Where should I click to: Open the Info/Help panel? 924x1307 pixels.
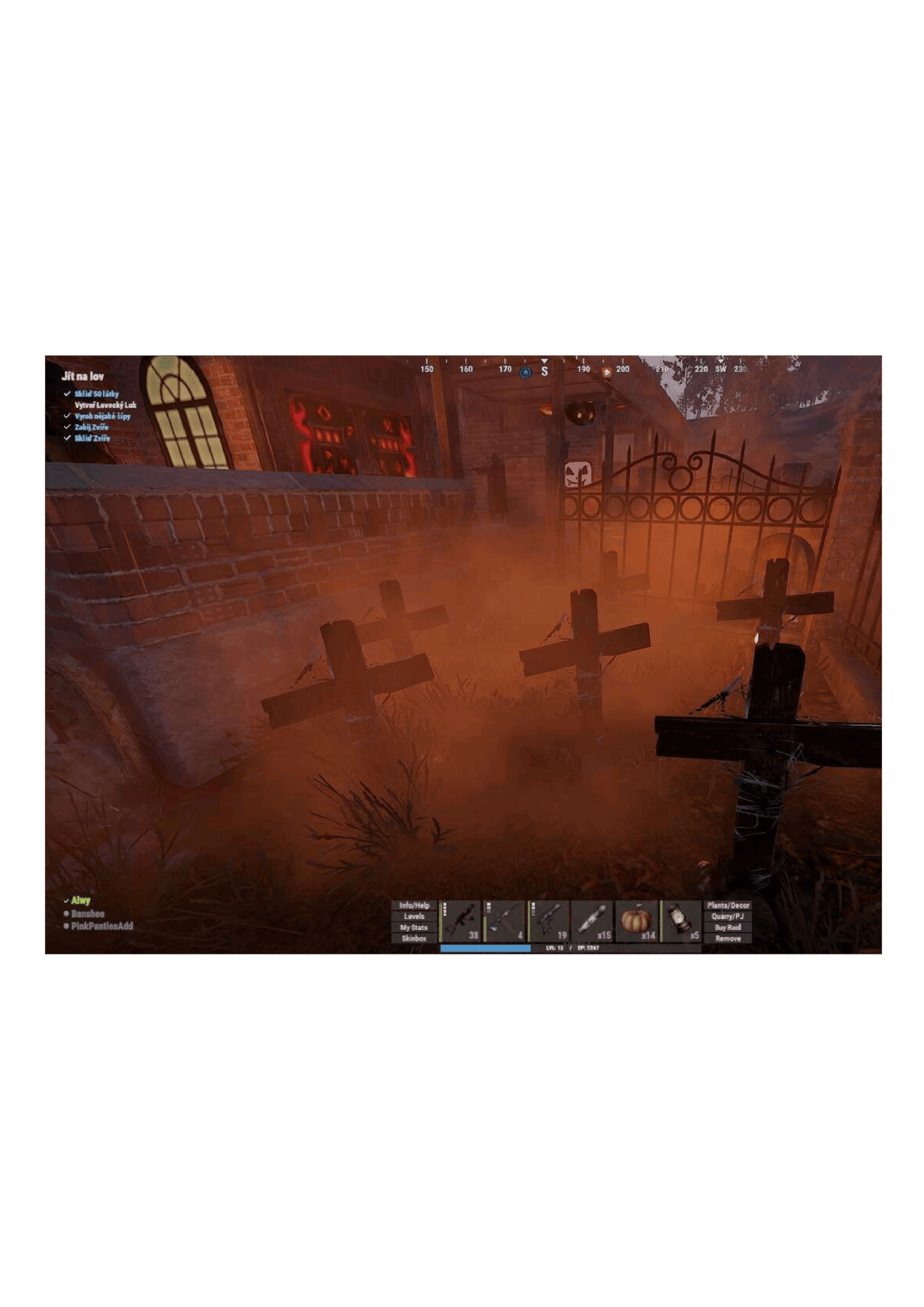click(x=414, y=905)
